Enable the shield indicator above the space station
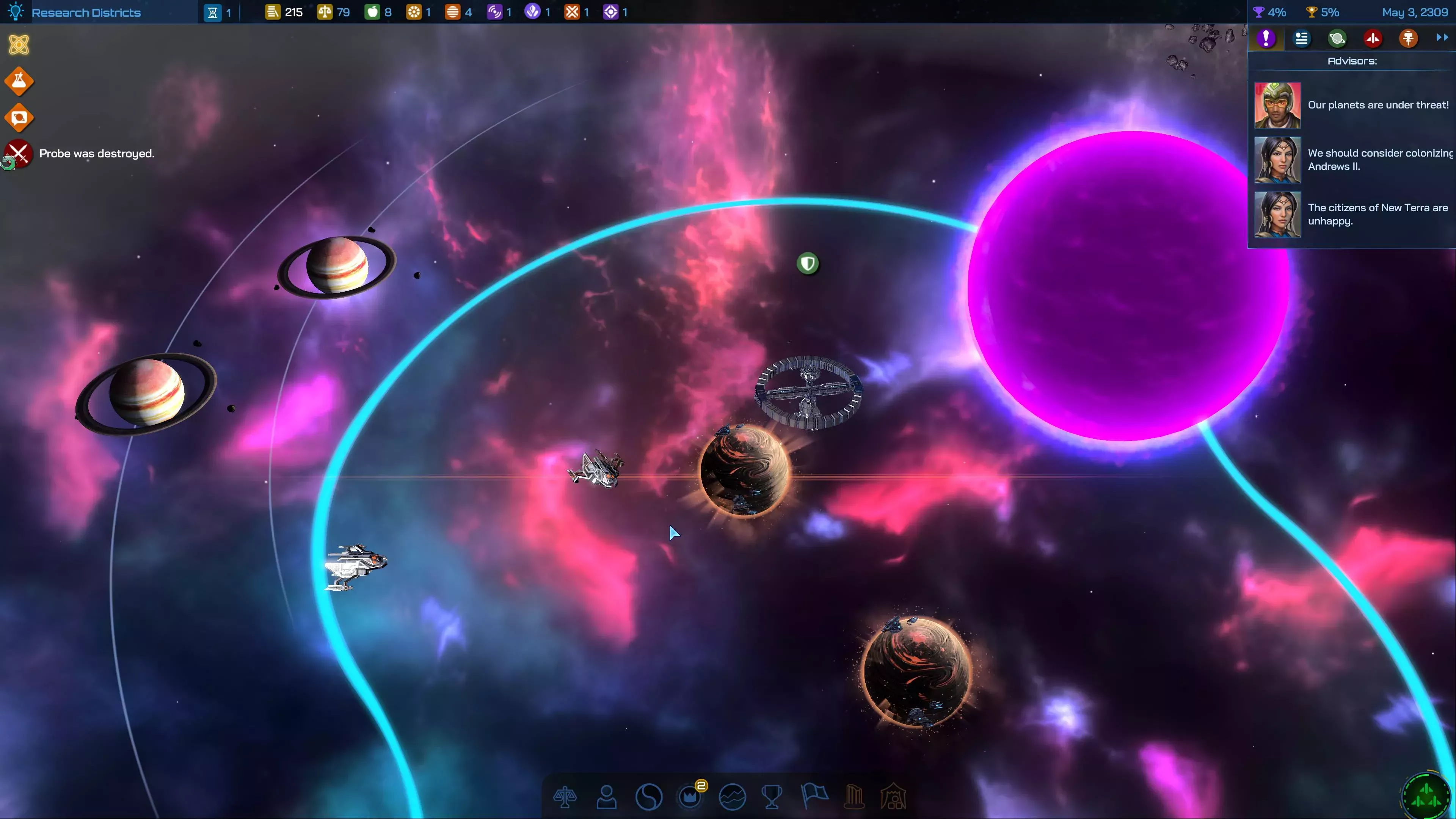 808,263
